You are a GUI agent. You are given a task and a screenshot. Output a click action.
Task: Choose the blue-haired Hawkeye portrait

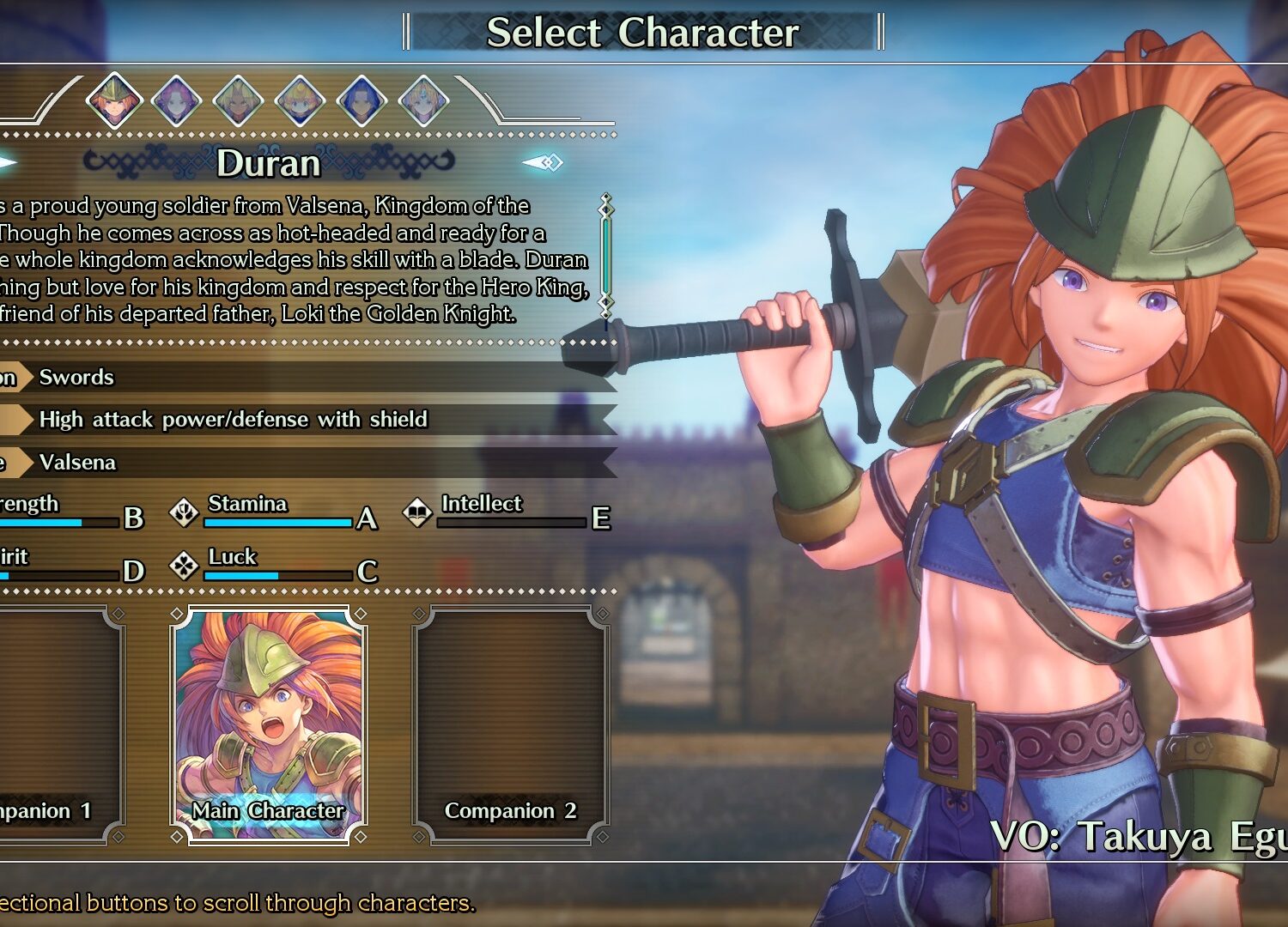pyautogui.click(x=361, y=101)
